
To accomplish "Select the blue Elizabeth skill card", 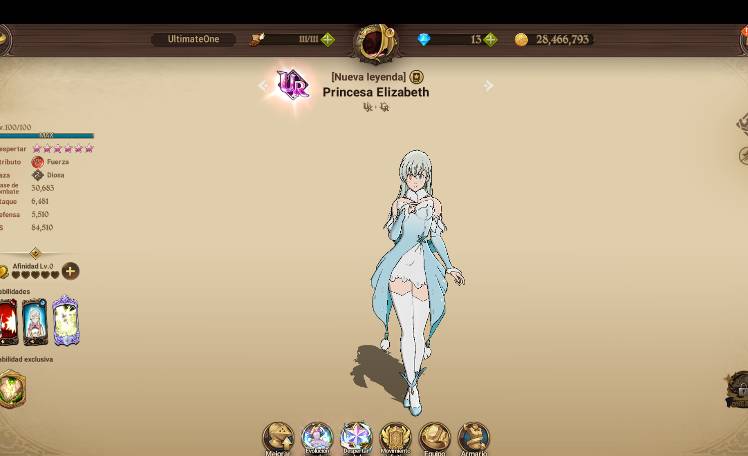I will coord(35,322).
